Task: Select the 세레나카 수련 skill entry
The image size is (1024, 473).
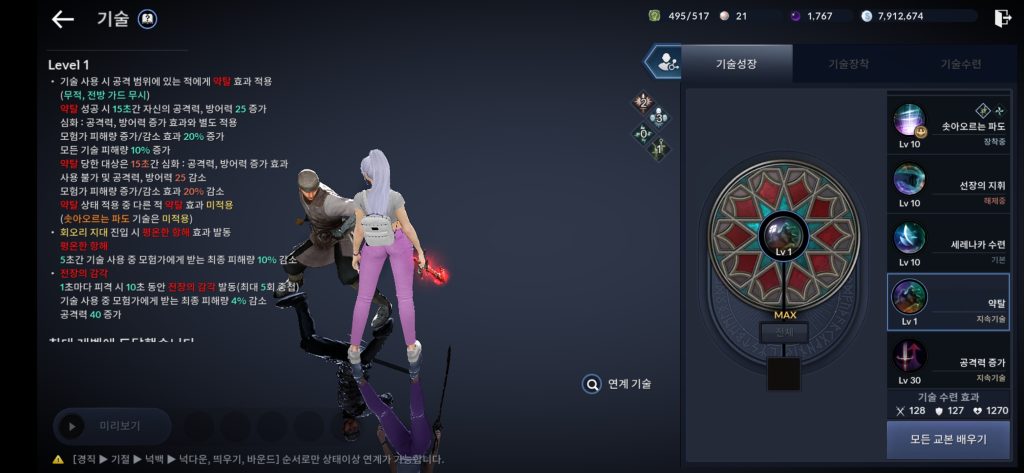Action: 947,243
